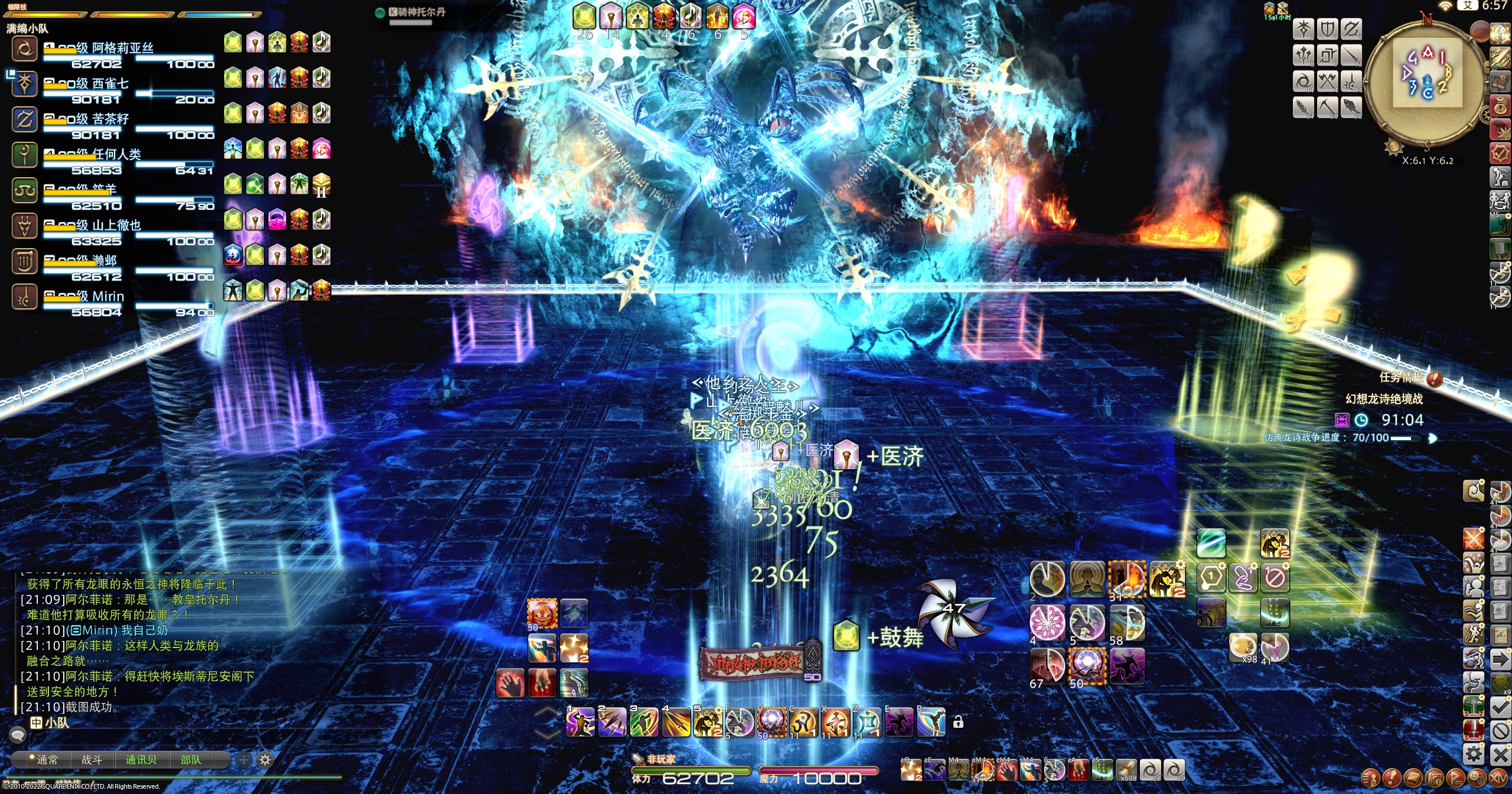
Task: Open the crystal icon beside the minimap
Action: pos(1501,33)
